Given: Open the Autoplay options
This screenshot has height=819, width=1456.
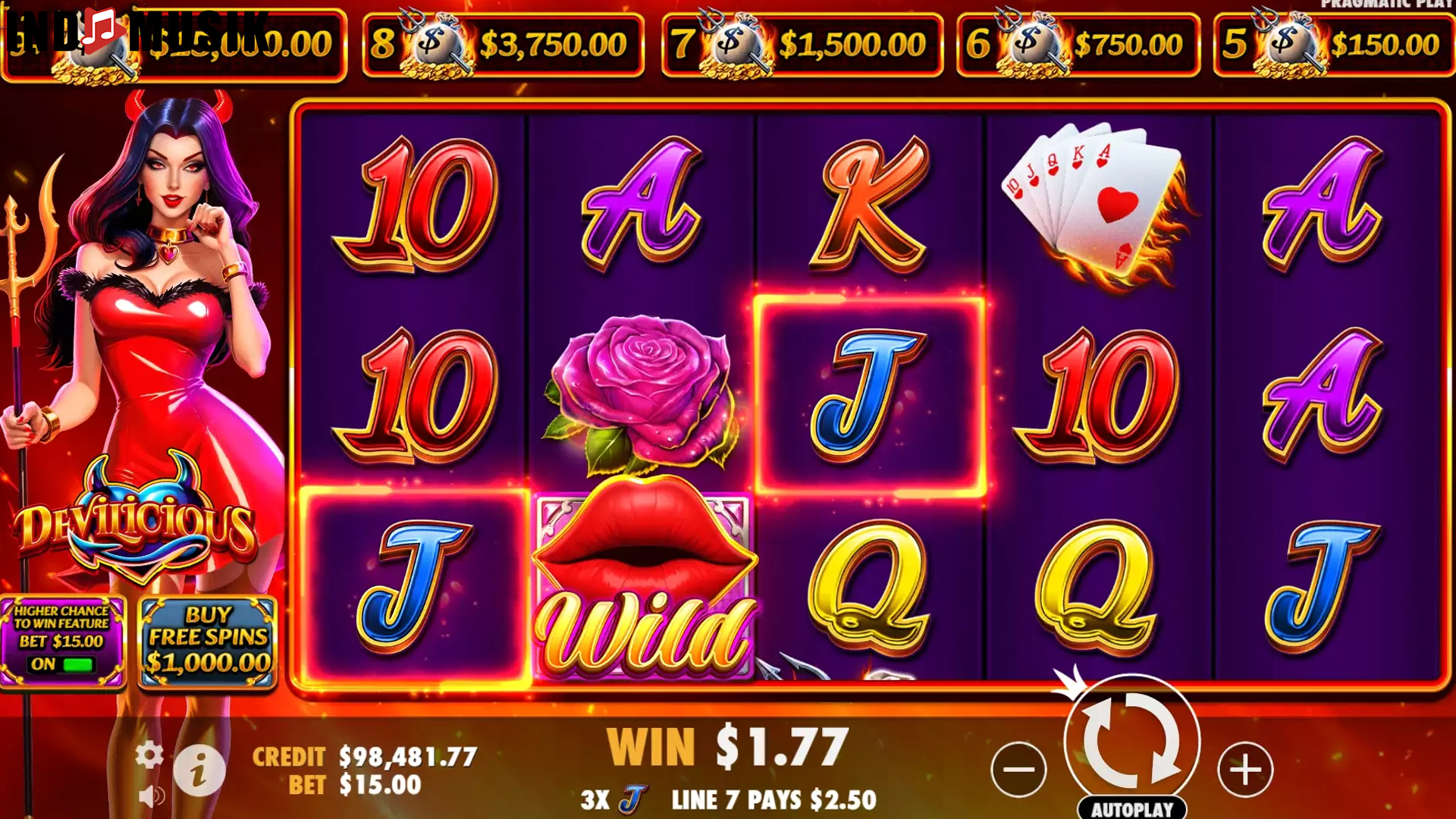Looking at the screenshot, I should [1131, 808].
